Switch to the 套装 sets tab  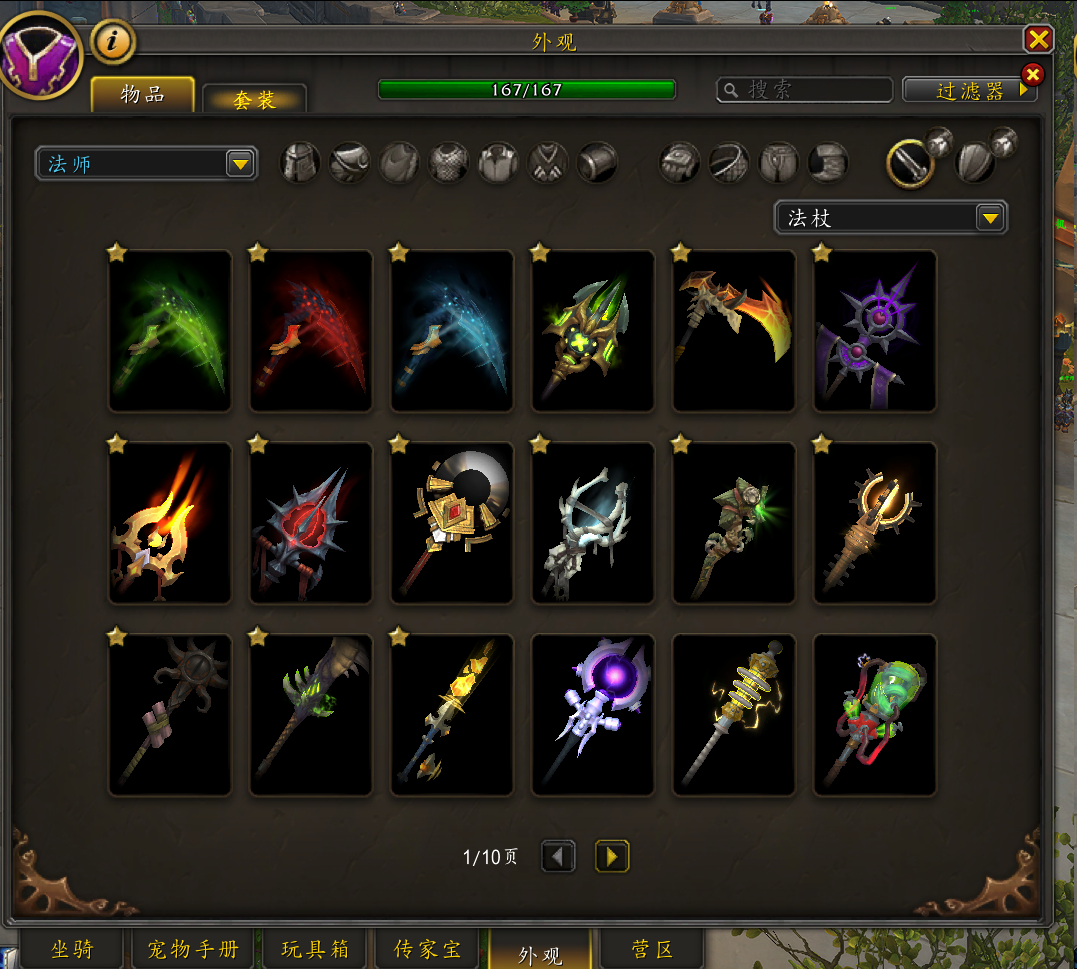point(254,99)
